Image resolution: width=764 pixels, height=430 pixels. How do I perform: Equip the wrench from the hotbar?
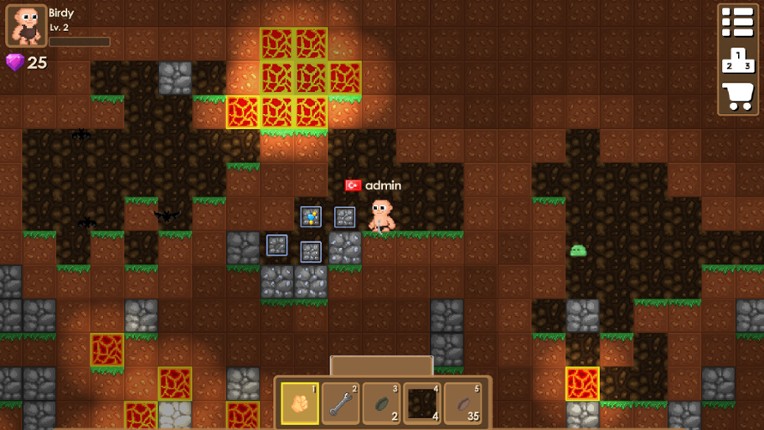340,403
